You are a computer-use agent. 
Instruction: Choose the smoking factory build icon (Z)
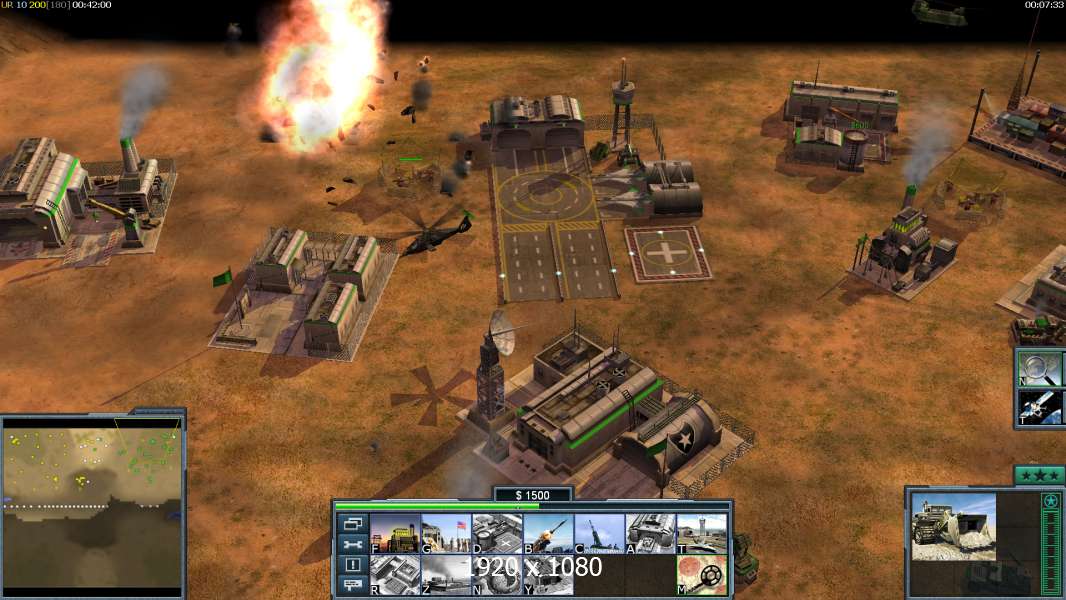[446, 574]
